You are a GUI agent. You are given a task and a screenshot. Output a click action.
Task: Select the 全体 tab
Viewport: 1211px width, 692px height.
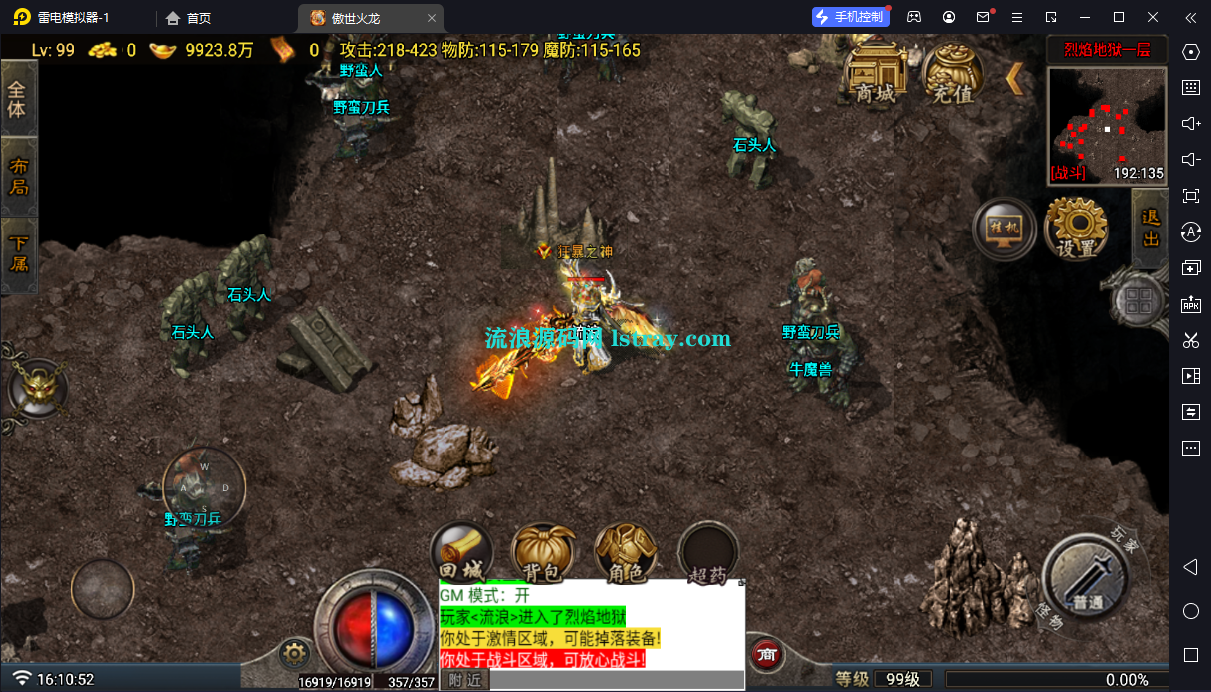click(18, 99)
